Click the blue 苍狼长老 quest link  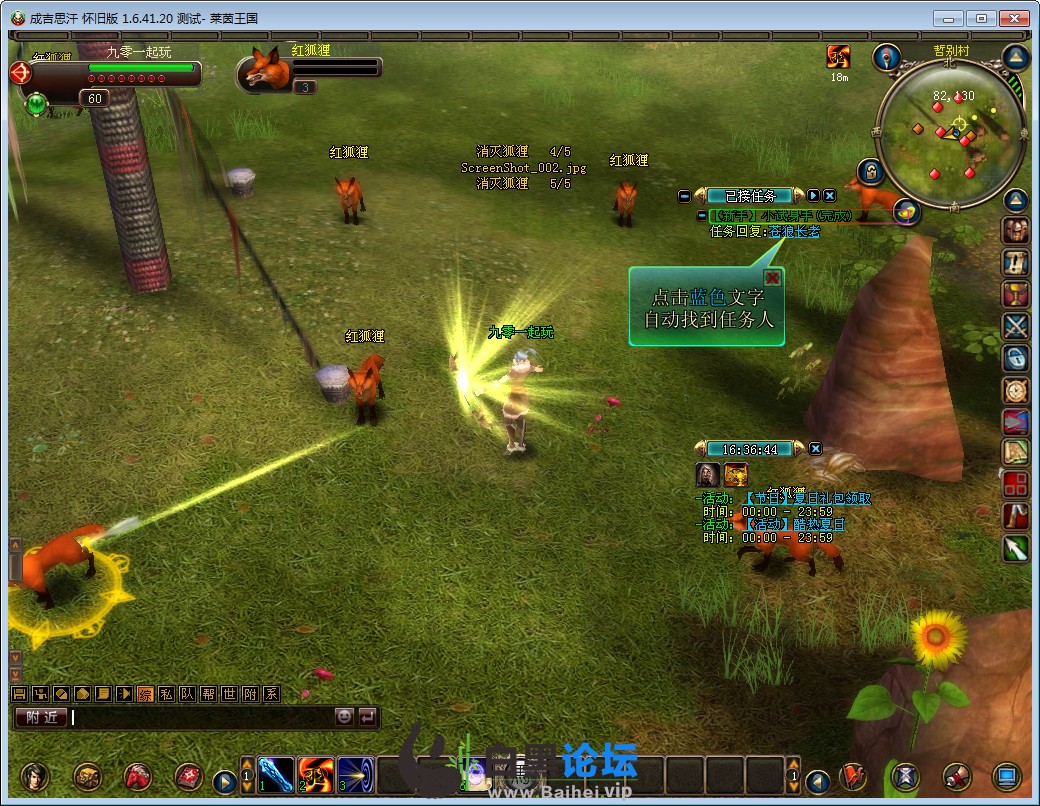(x=793, y=231)
